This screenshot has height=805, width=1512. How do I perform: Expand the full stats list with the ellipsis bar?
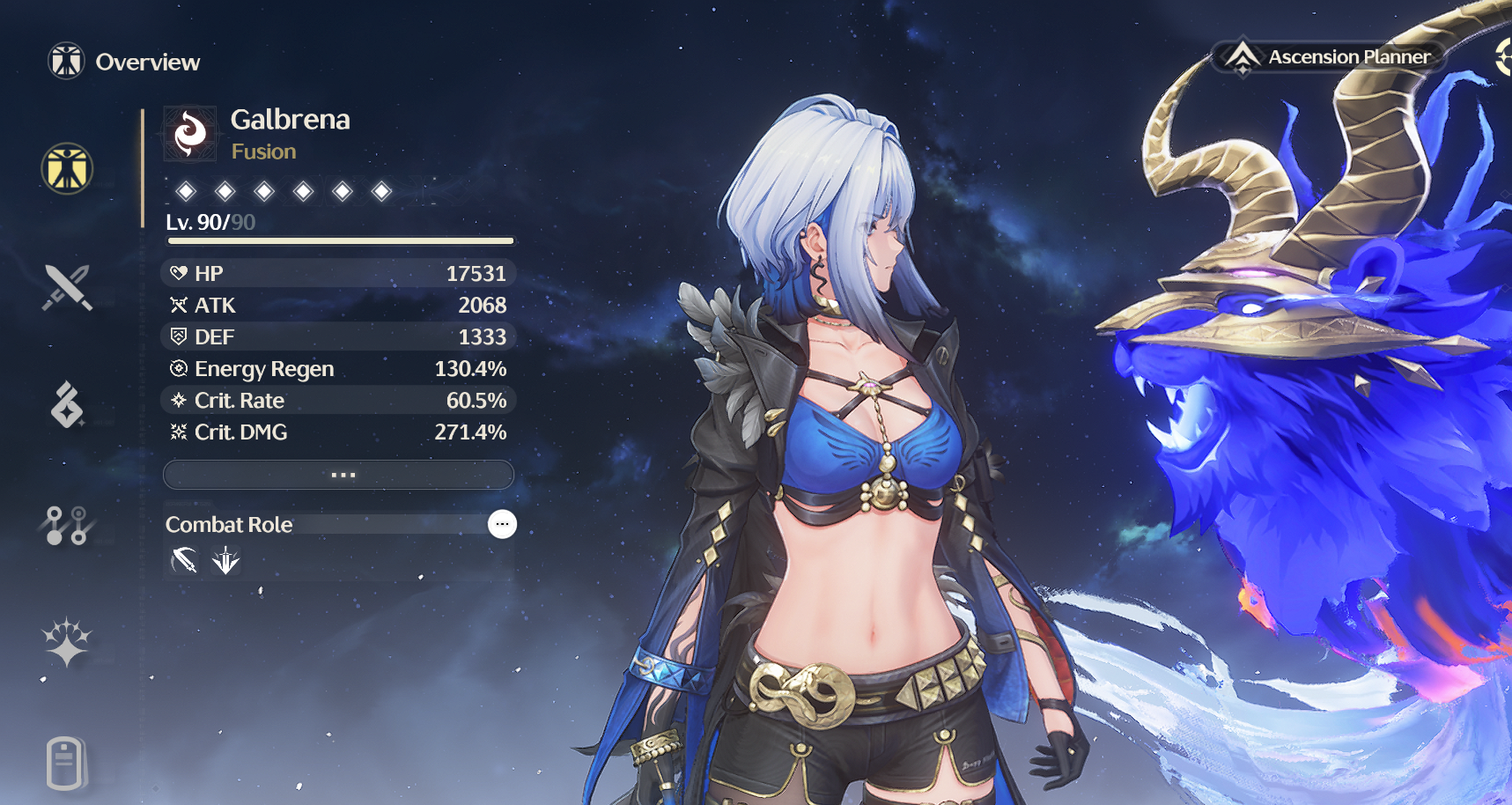(x=339, y=475)
